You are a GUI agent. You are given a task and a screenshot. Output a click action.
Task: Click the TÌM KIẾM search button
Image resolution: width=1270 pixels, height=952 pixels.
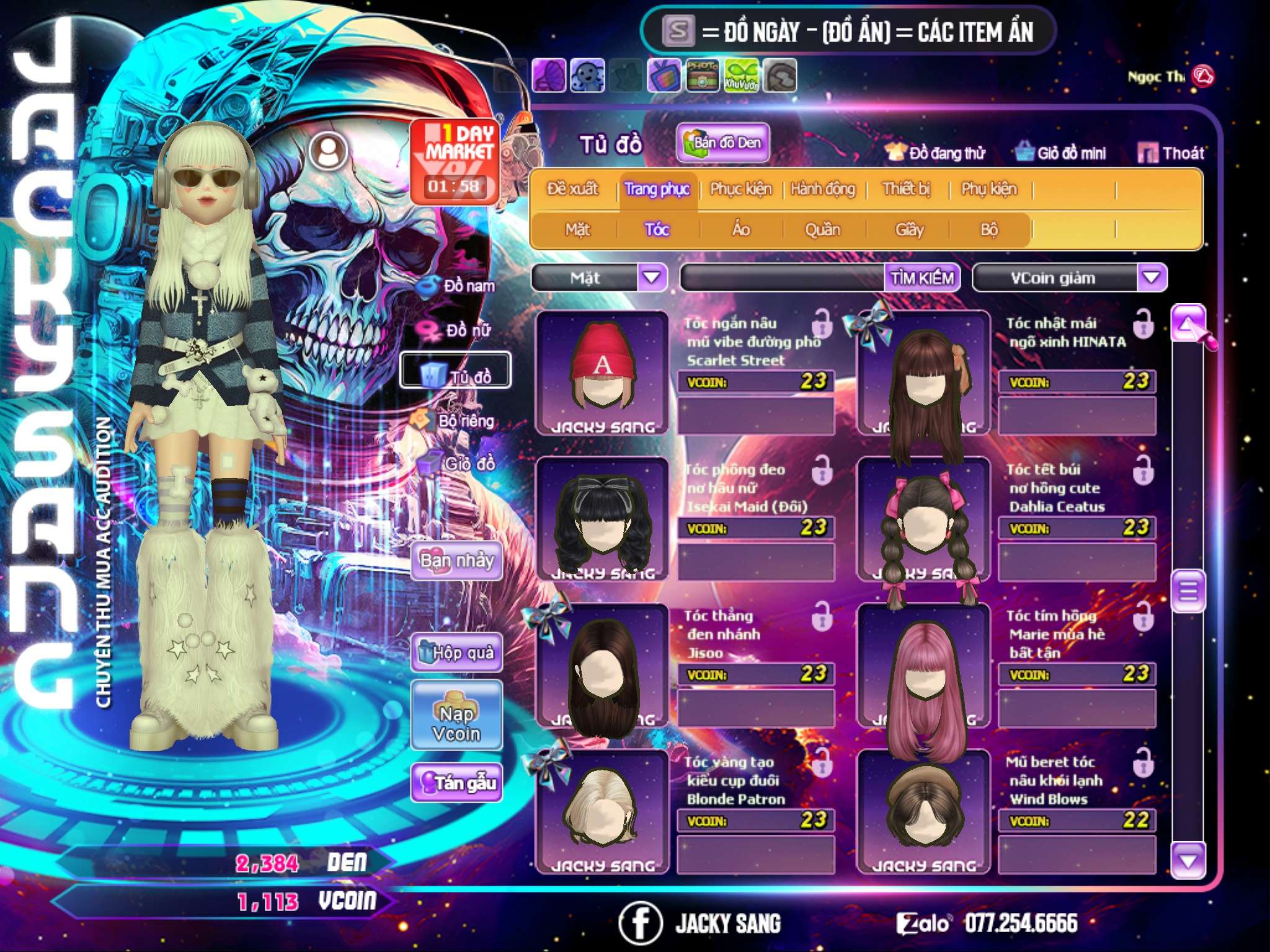922,278
